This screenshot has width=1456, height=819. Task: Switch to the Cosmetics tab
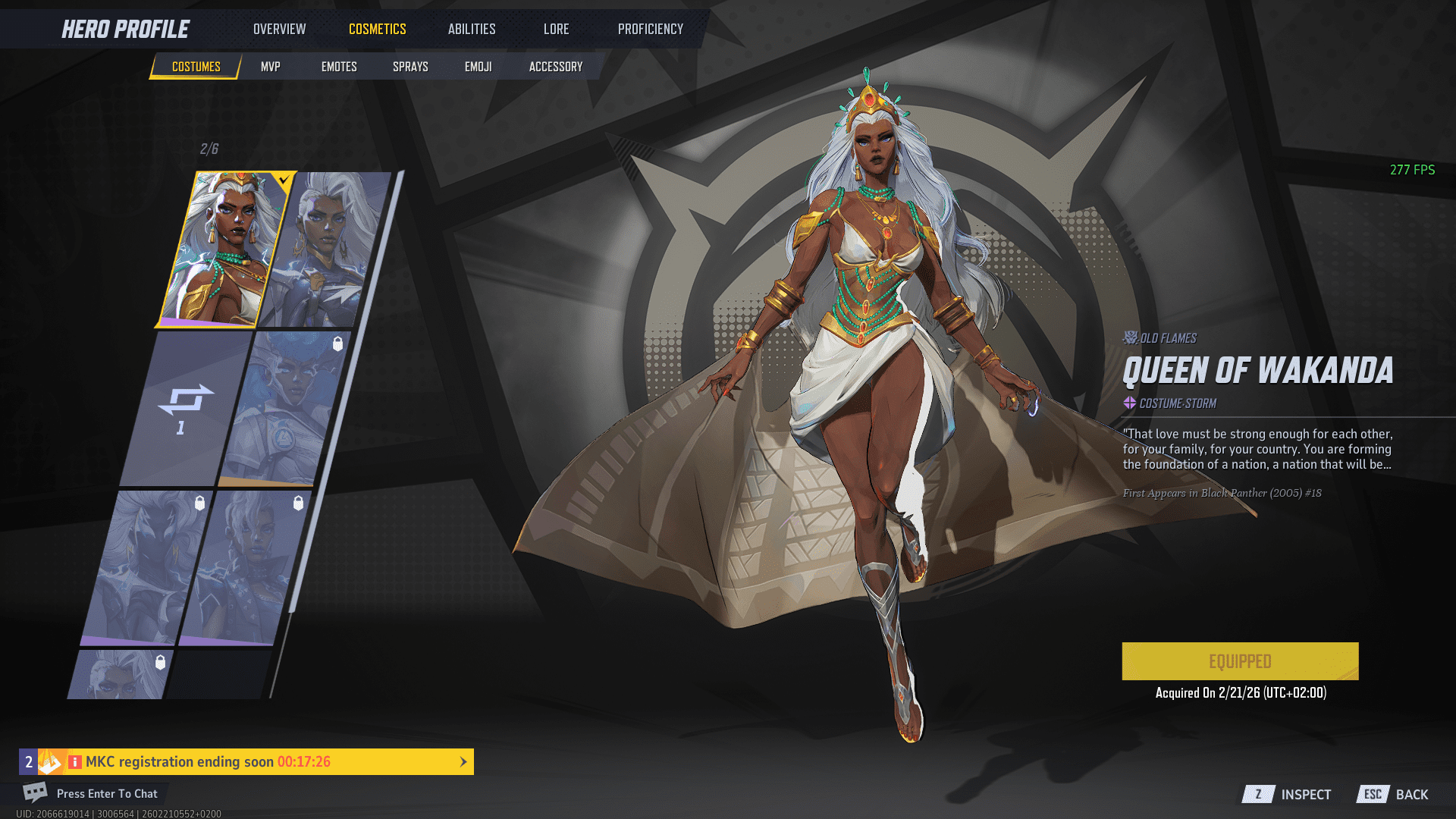click(377, 29)
